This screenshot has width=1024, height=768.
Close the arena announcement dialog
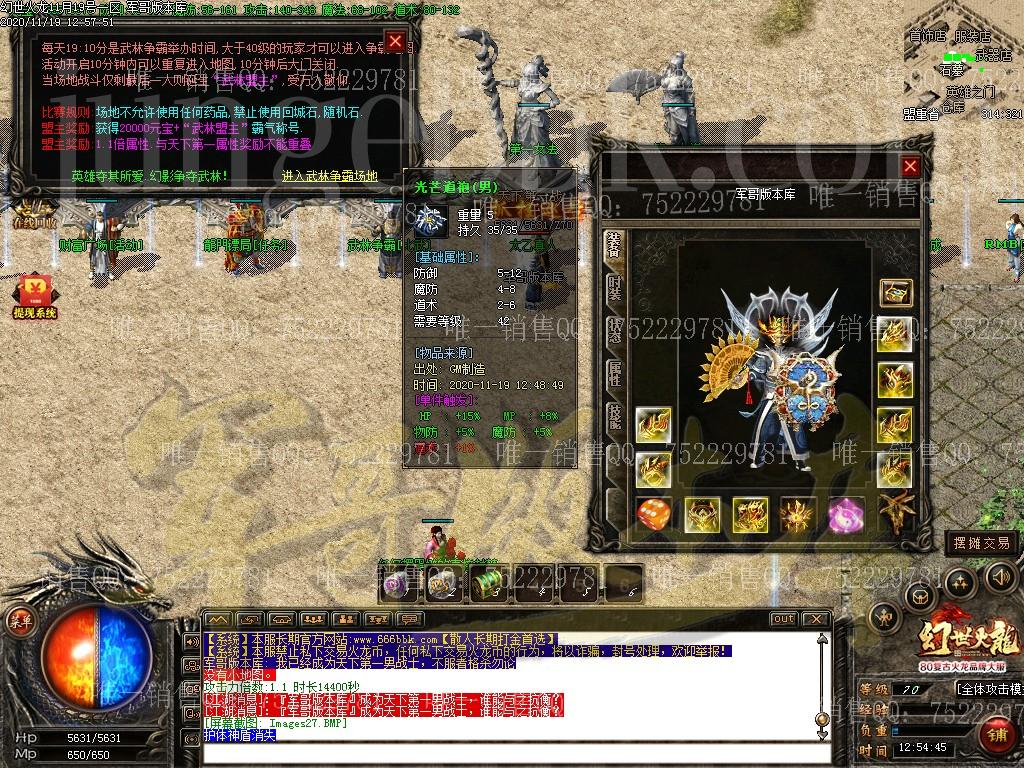[x=396, y=41]
